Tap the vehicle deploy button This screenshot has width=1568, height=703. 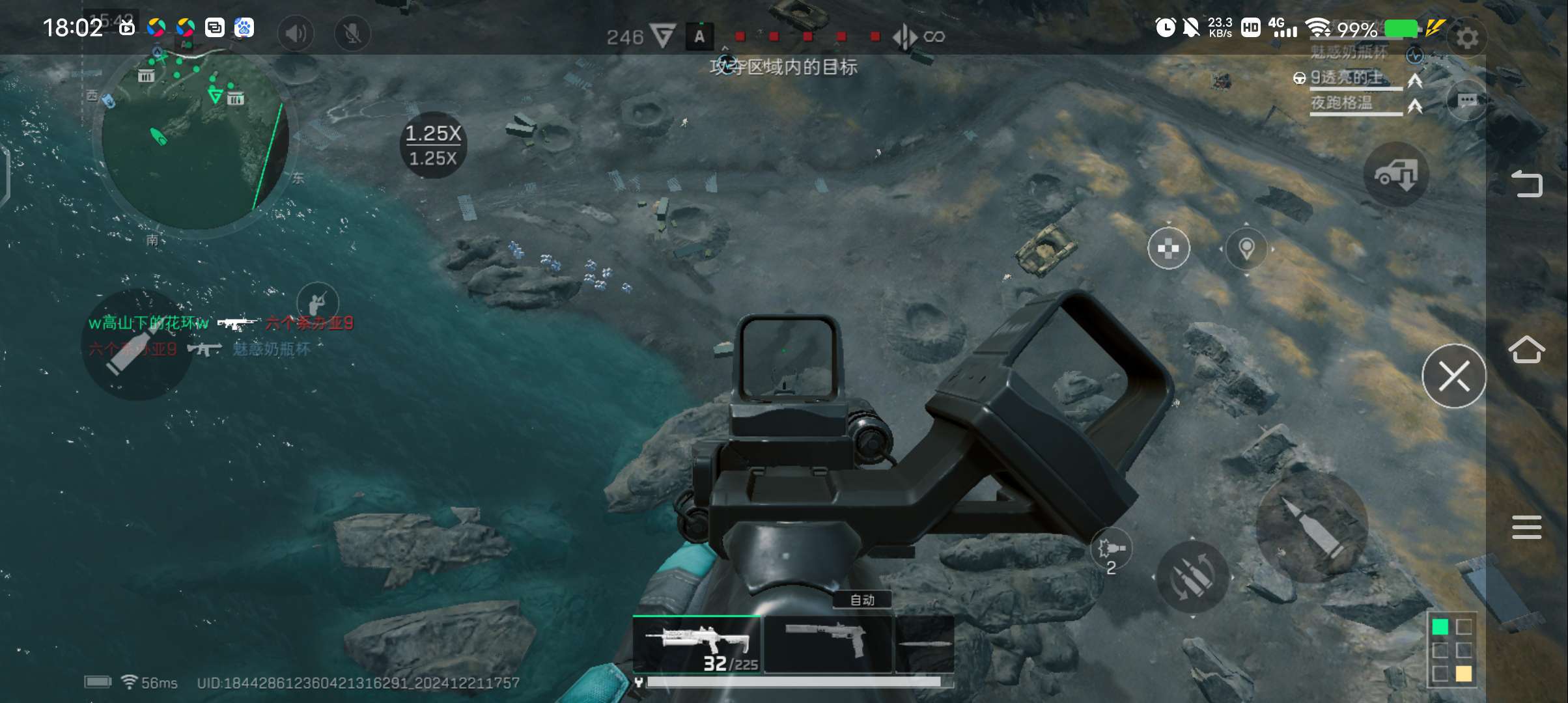pos(1395,174)
